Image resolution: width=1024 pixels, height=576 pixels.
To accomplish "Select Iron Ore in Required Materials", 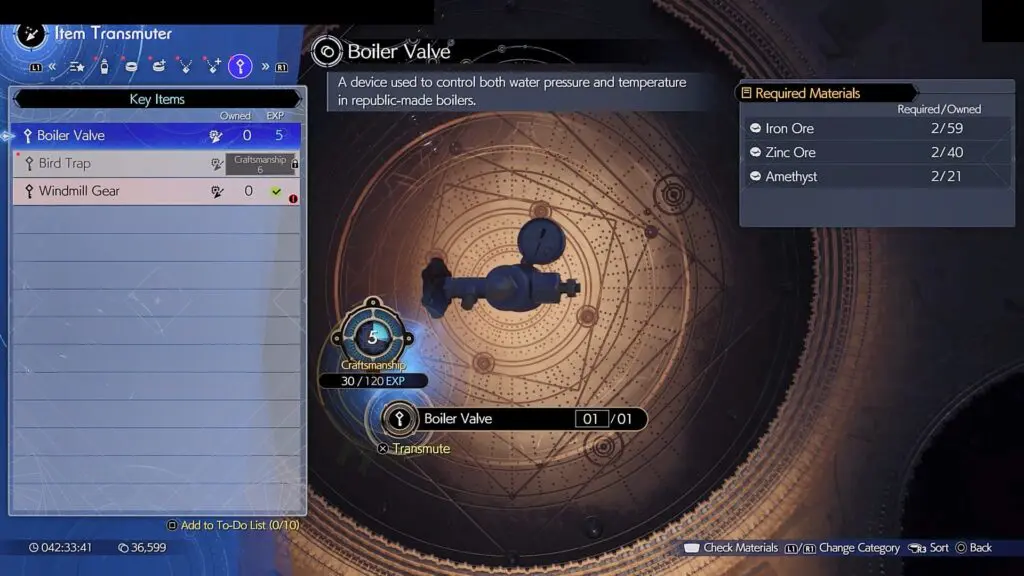I will (875, 128).
